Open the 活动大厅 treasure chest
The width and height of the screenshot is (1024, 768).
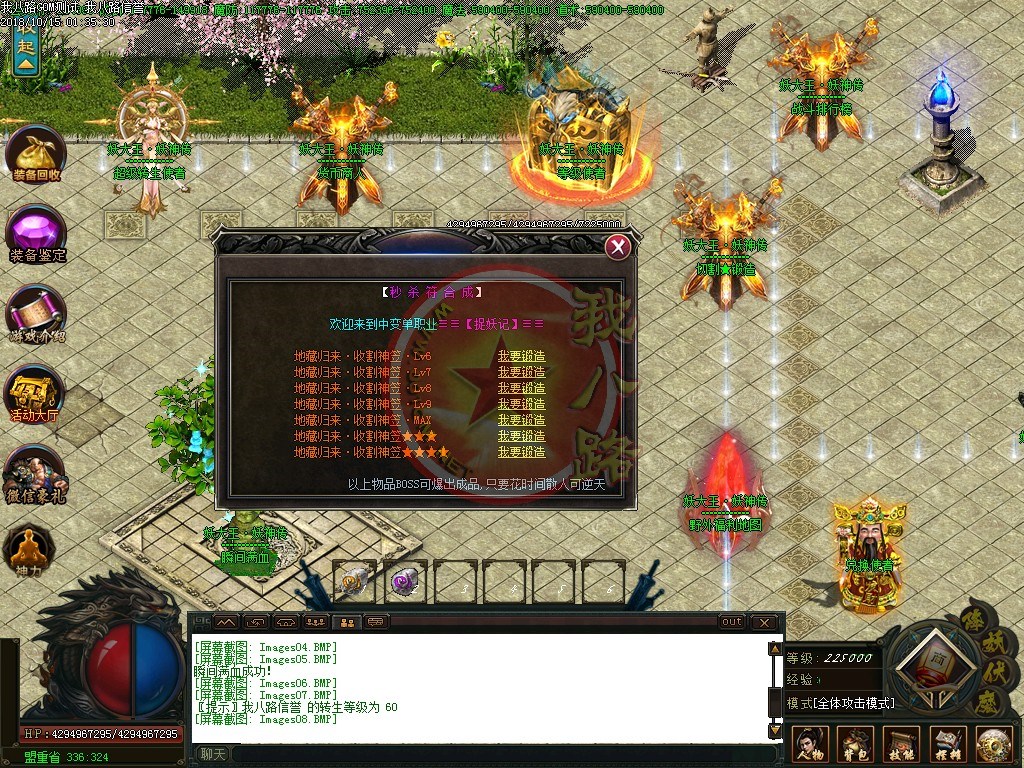click(x=36, y=395)
